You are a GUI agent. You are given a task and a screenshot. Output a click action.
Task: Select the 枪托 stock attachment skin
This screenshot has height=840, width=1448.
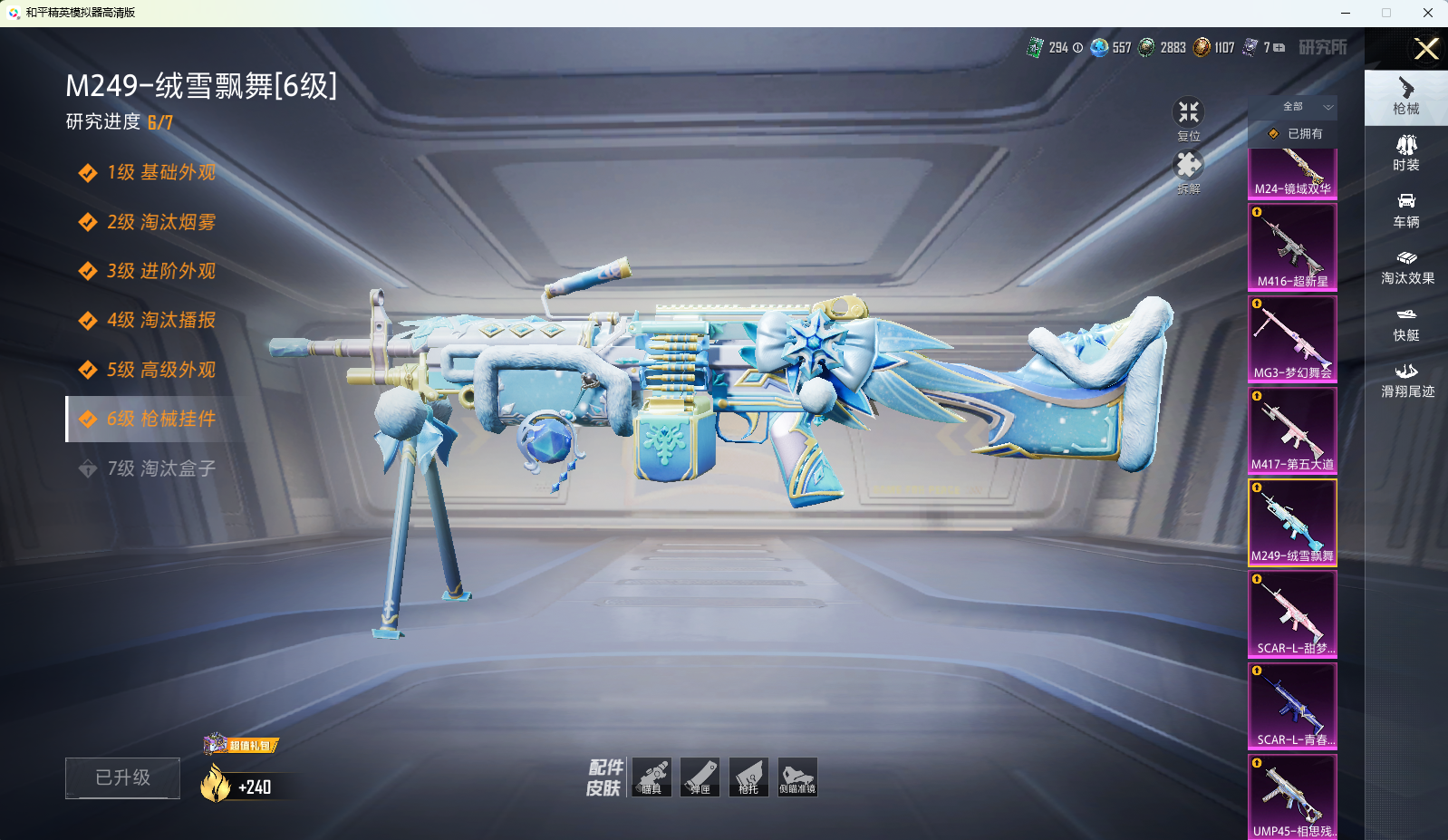pos(748,777)
